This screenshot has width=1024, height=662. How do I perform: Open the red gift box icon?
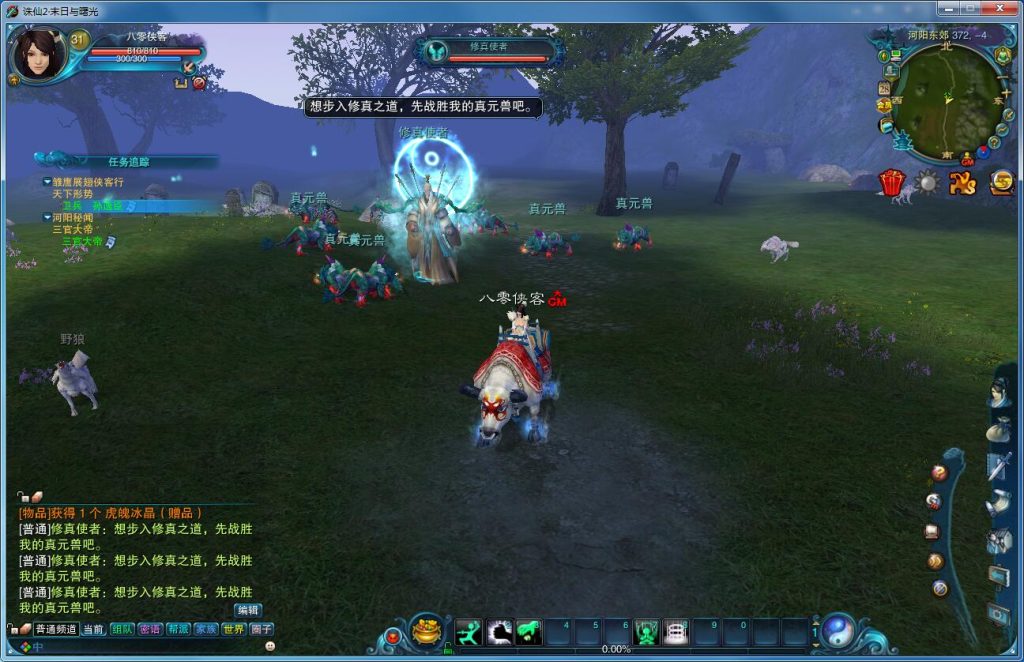point(891,183)
